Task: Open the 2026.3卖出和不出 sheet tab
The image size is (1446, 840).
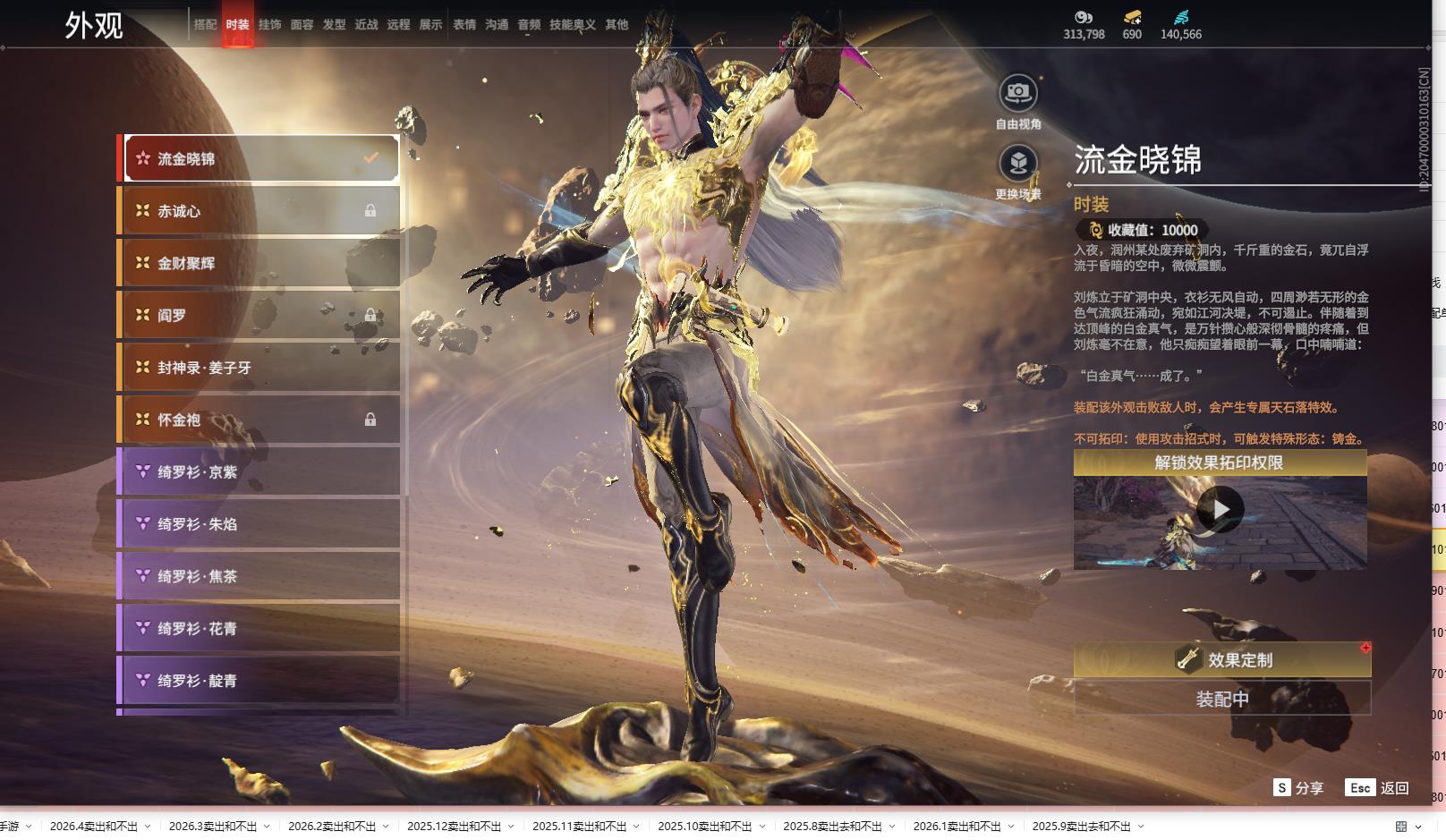Action: point(213,827)
